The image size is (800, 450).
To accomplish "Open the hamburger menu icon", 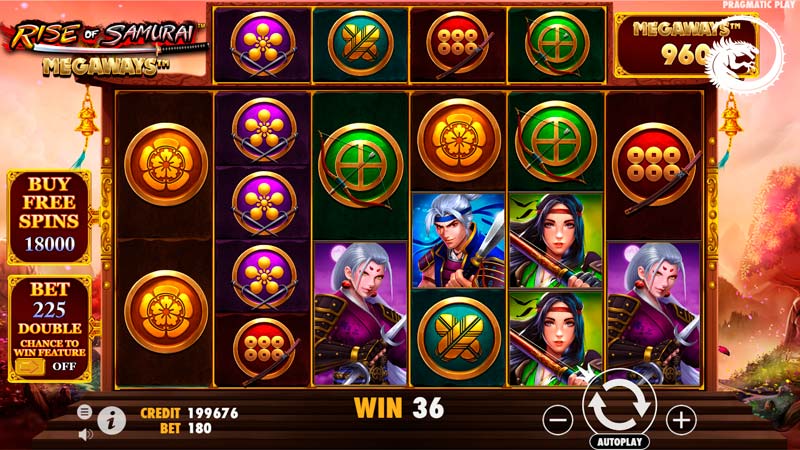I will 85,411.
